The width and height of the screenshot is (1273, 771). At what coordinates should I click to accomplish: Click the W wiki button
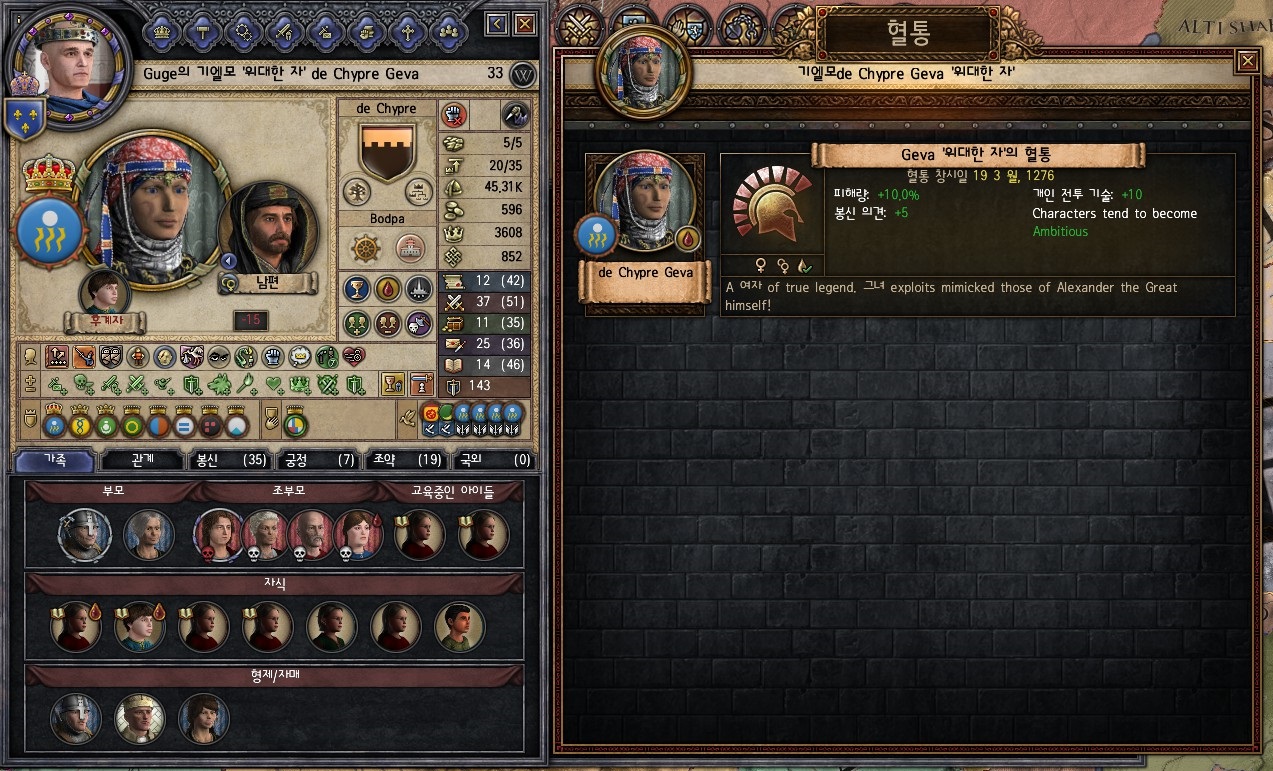coord(522,74)
